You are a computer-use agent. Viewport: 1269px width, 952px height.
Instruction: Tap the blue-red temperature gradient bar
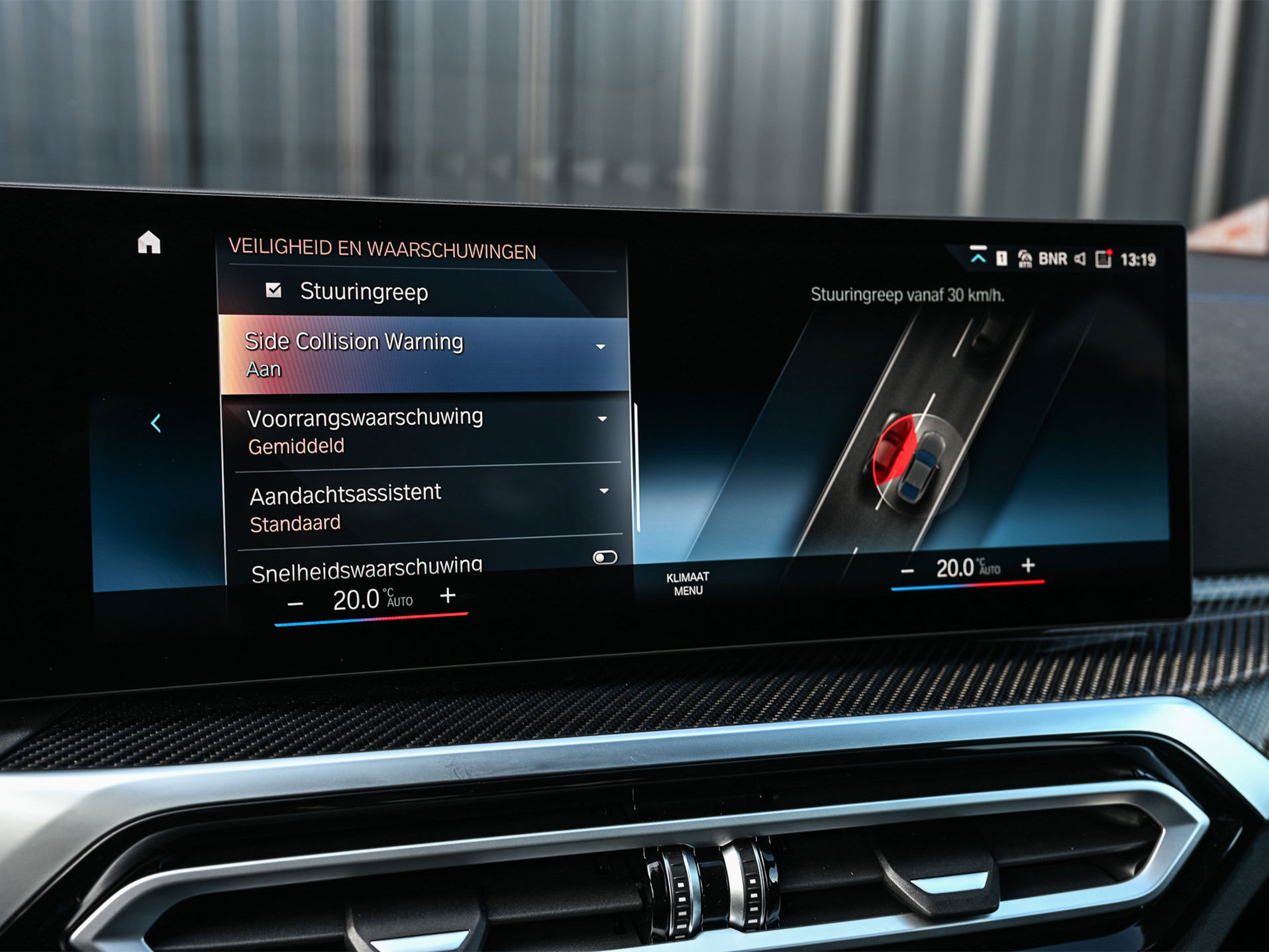point(371,620)
